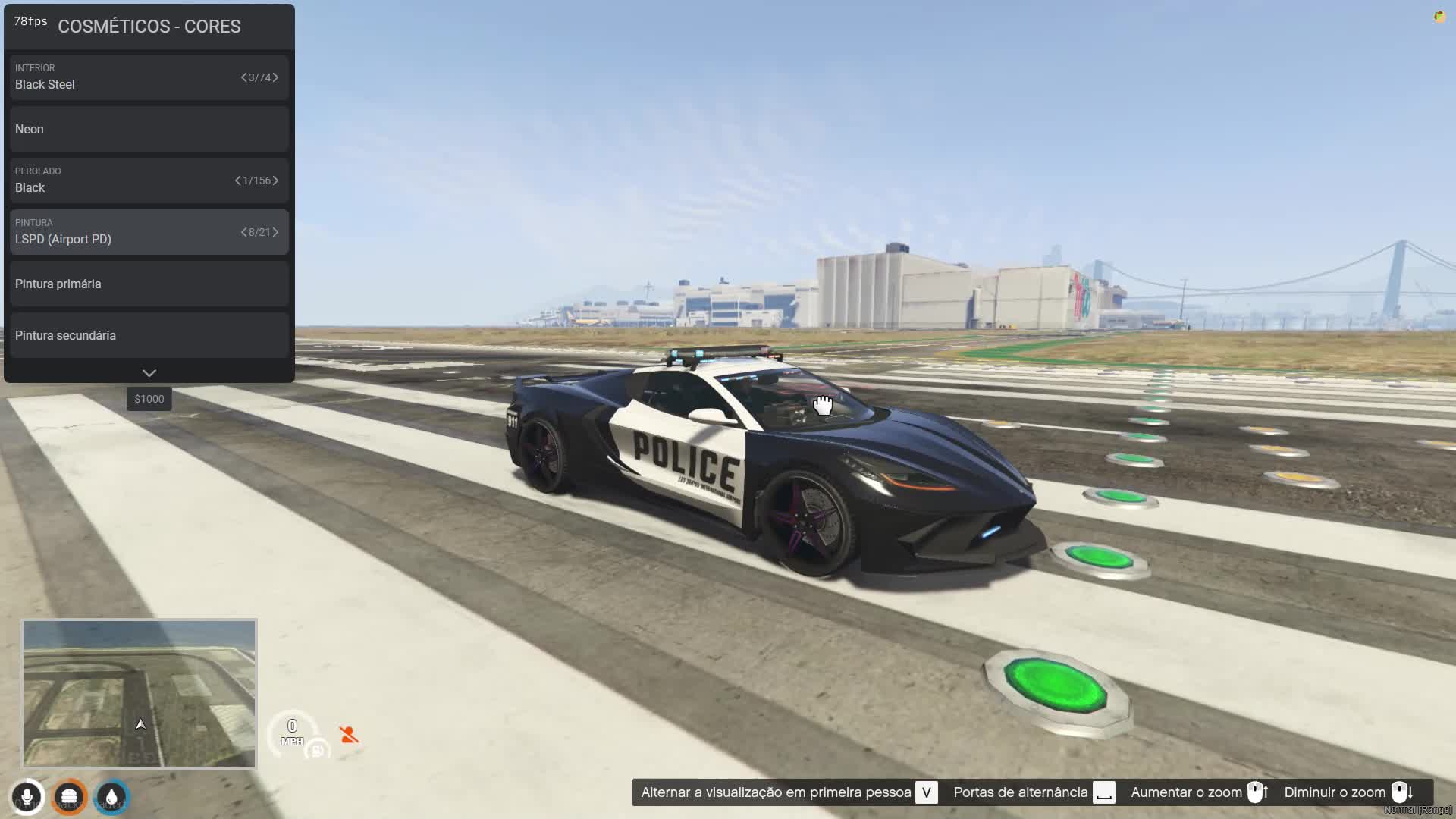Screen dimensions: 1456x819
Task: Open Pintura primária options
Action: point(149,284)
